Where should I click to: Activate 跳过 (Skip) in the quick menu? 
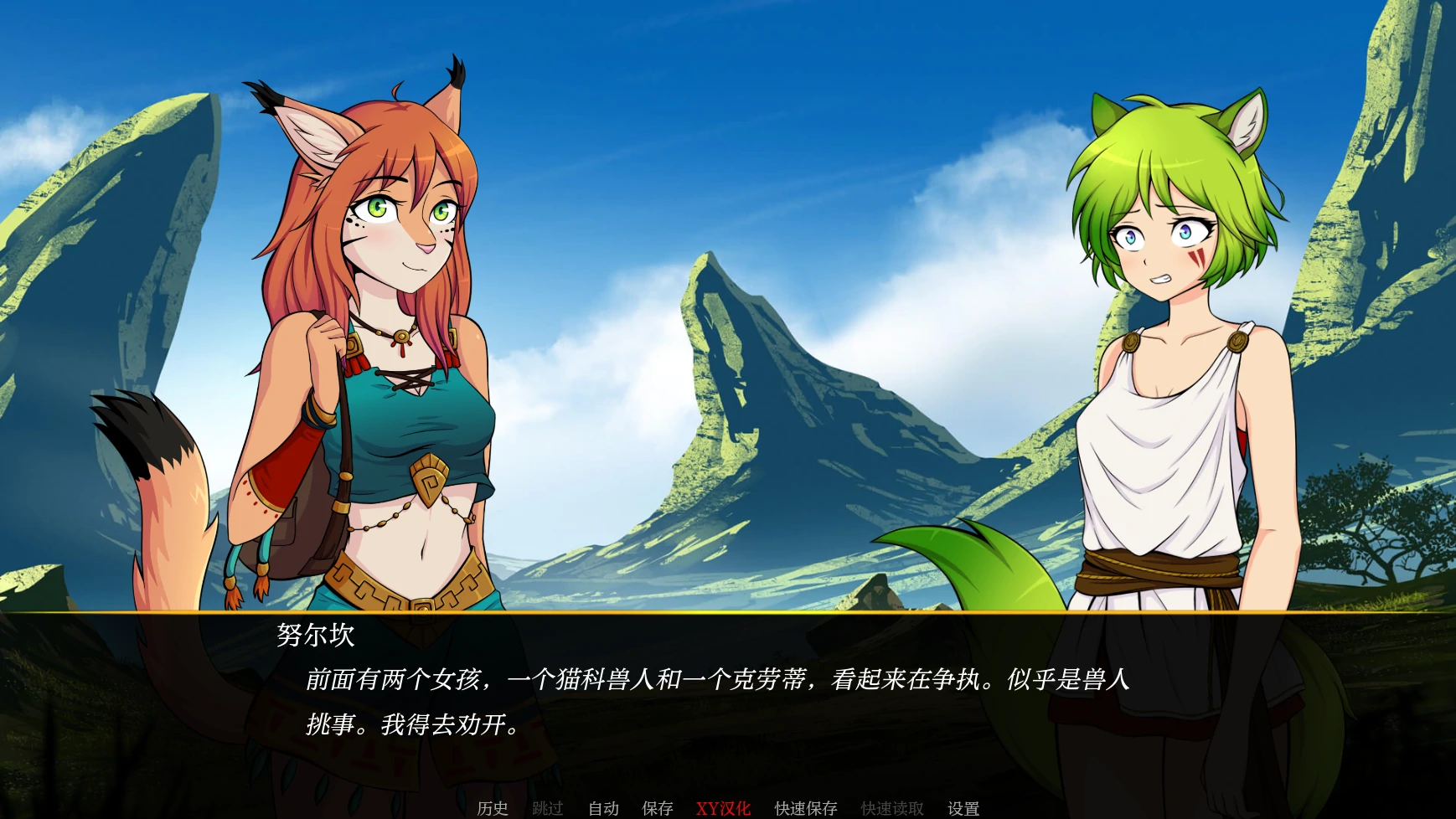pos(548,808)
